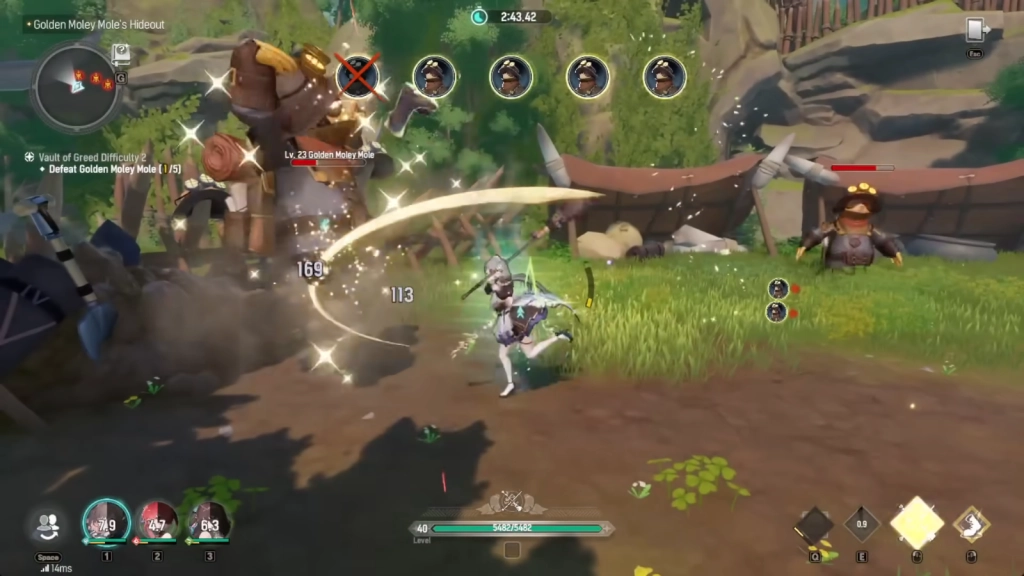Use the glowing yellow diamond attack skill
This screenshot has height=576, width=1024.
[x=917, y=522]
